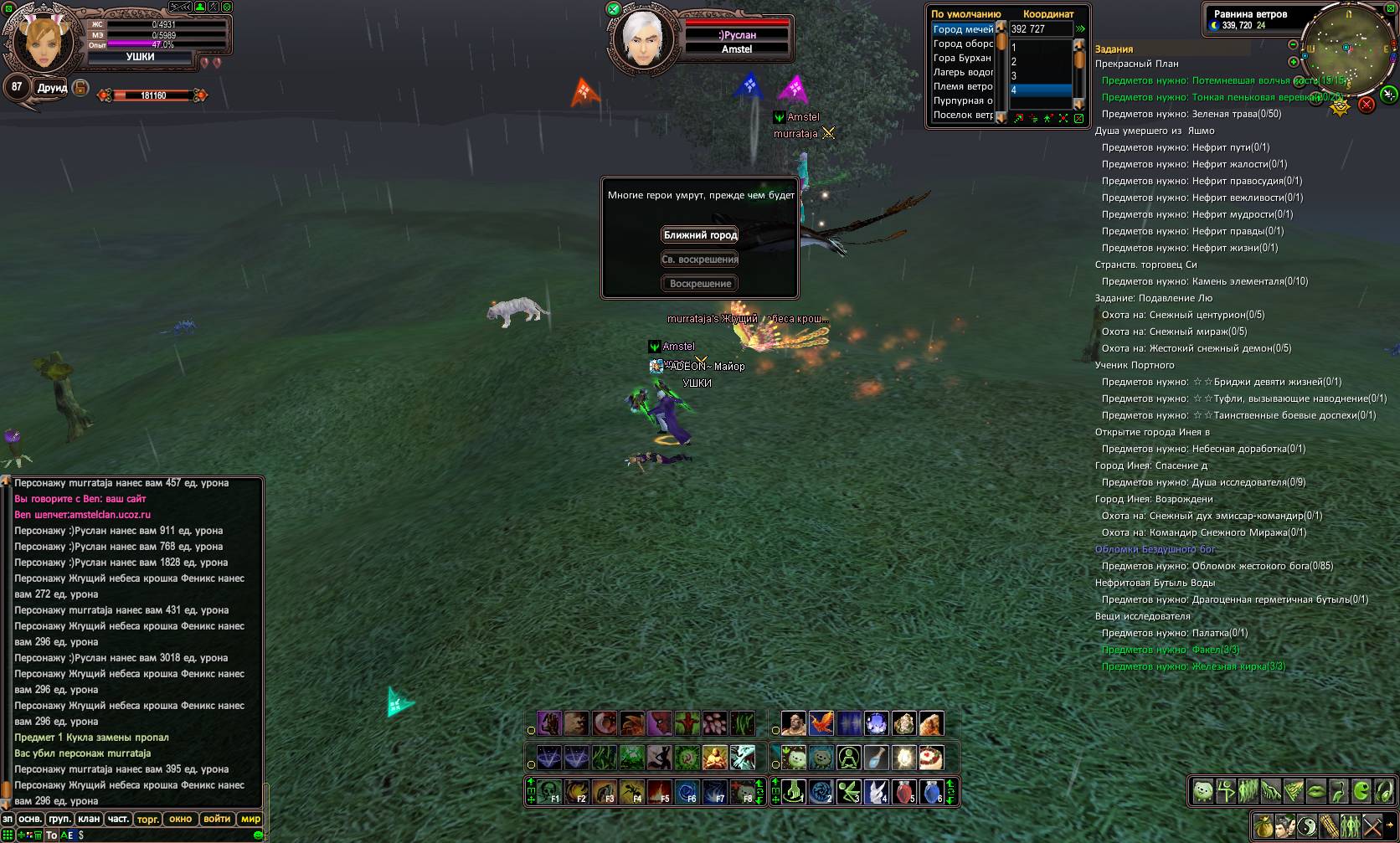This screenshot has width=1400, height=843.
Task: Respawn at the nearest town (Ближний город)
Action: [700, 235]
